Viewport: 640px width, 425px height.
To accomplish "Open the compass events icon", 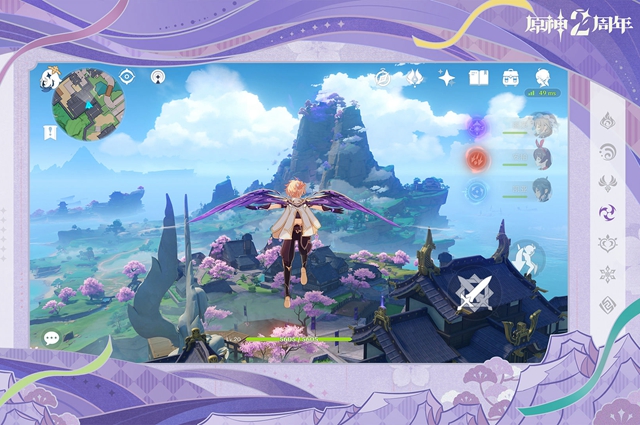I will [x=383, y=78].
